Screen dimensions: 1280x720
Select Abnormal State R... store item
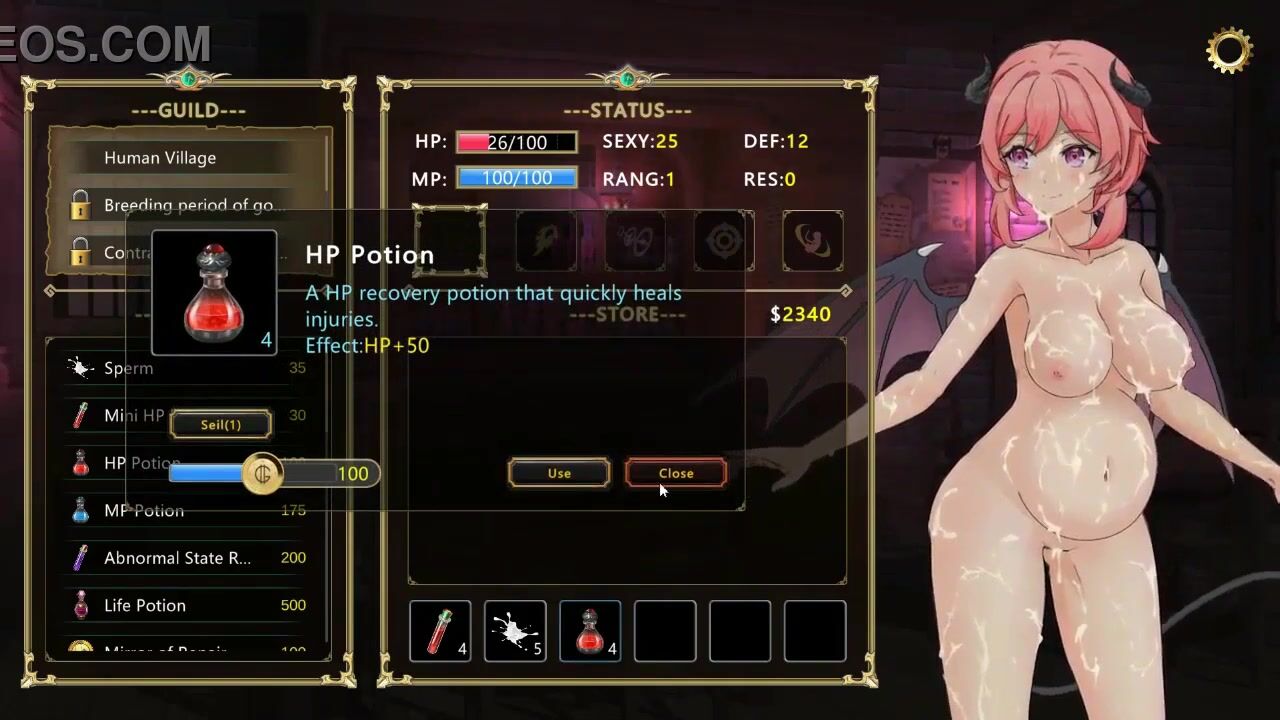177,558
